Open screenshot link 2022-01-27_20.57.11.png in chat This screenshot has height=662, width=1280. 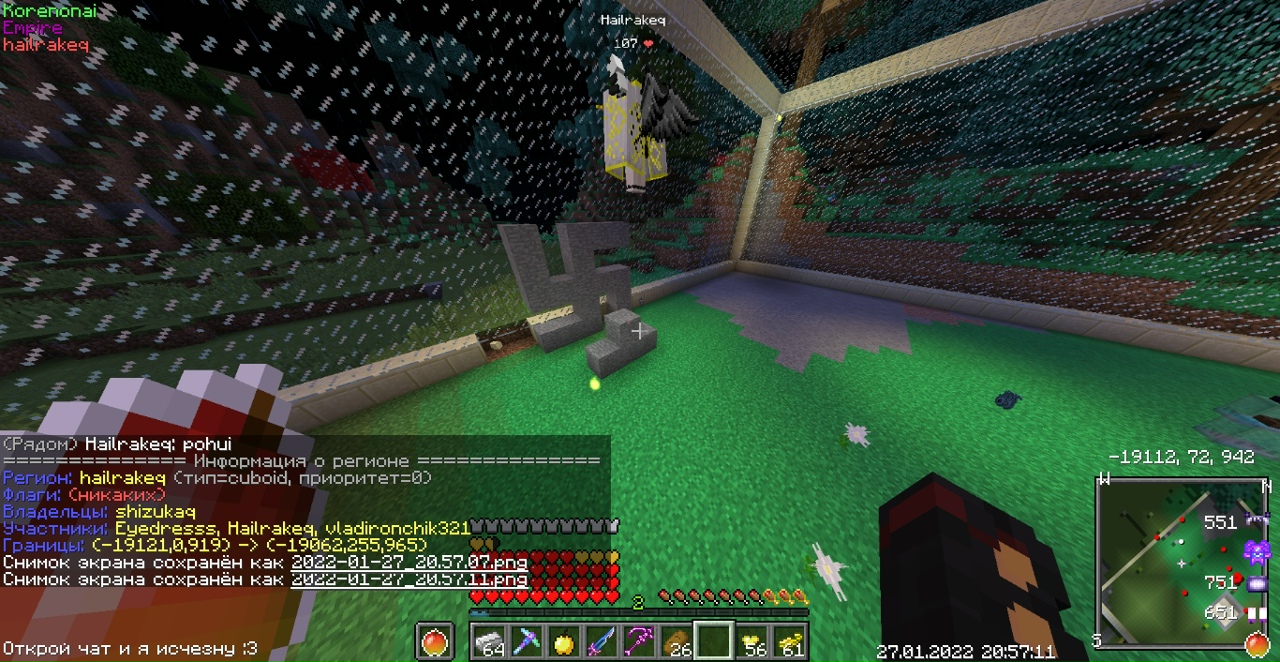409,580
